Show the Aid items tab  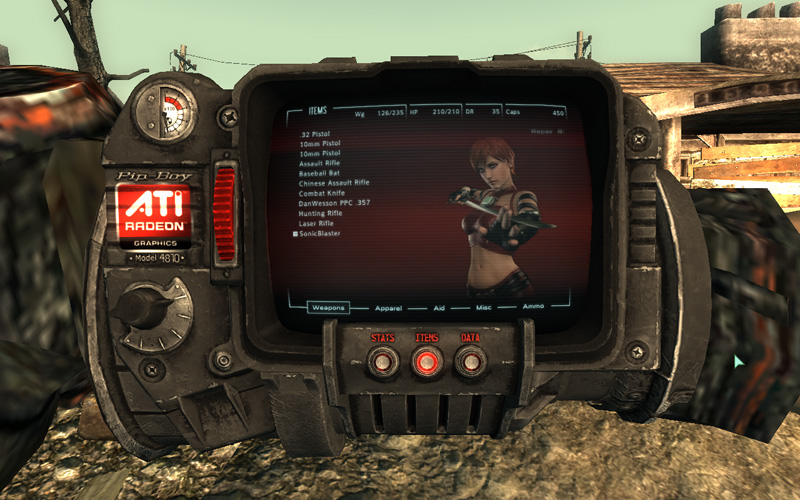(x=438, y=308)
